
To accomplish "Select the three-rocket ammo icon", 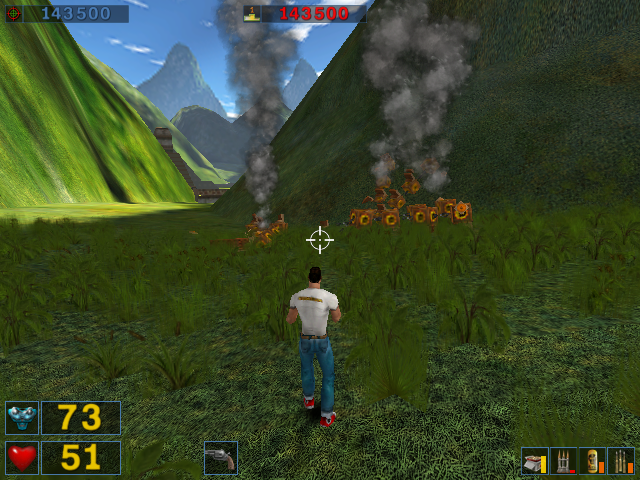I will [x=564, y=461].
